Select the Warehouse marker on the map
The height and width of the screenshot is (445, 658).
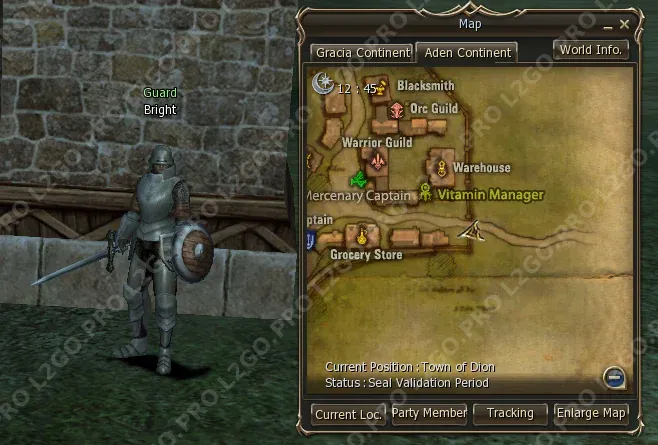click(439, 168)
